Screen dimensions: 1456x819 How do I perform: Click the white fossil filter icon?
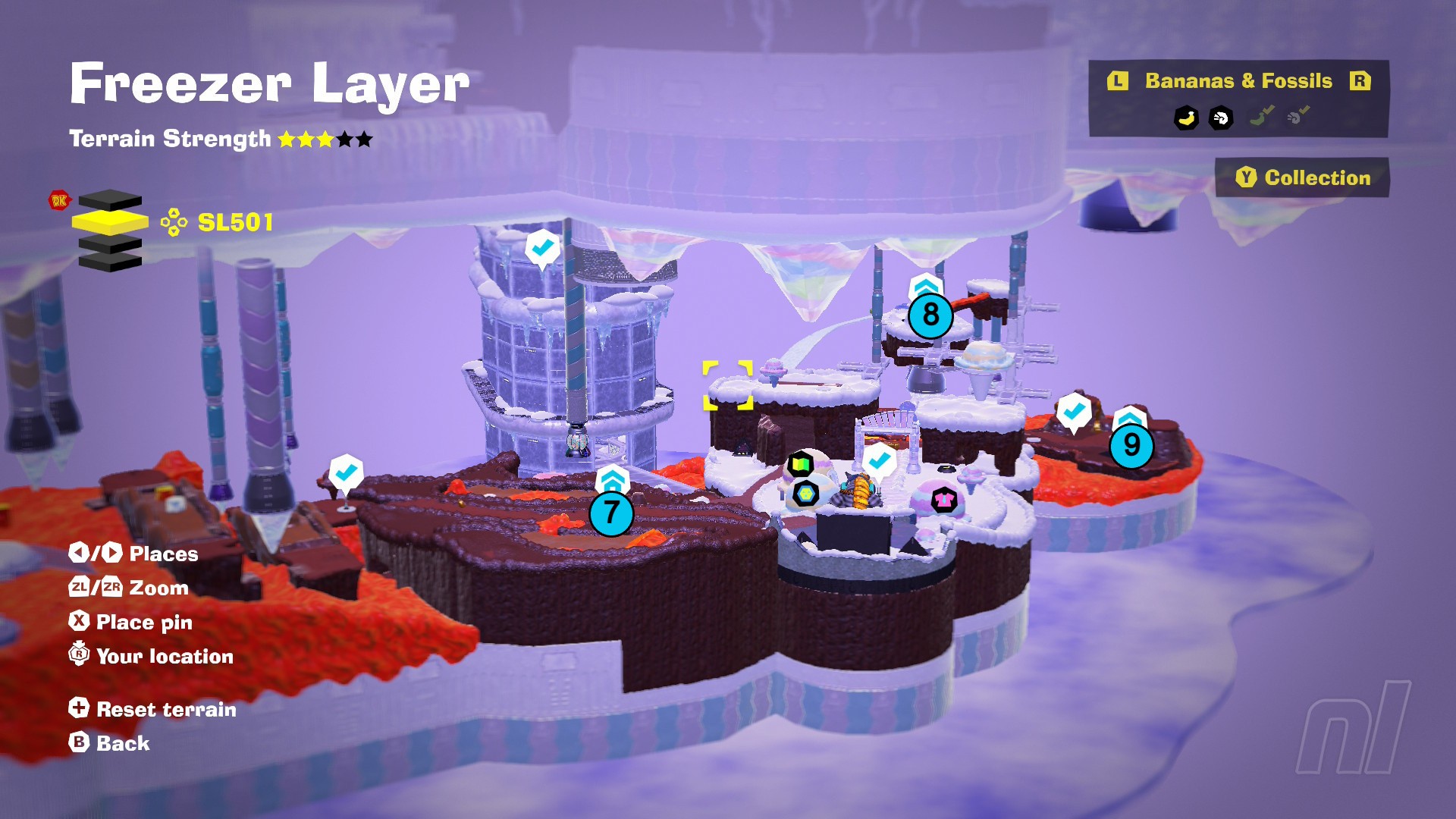(x=1221, y=118)
